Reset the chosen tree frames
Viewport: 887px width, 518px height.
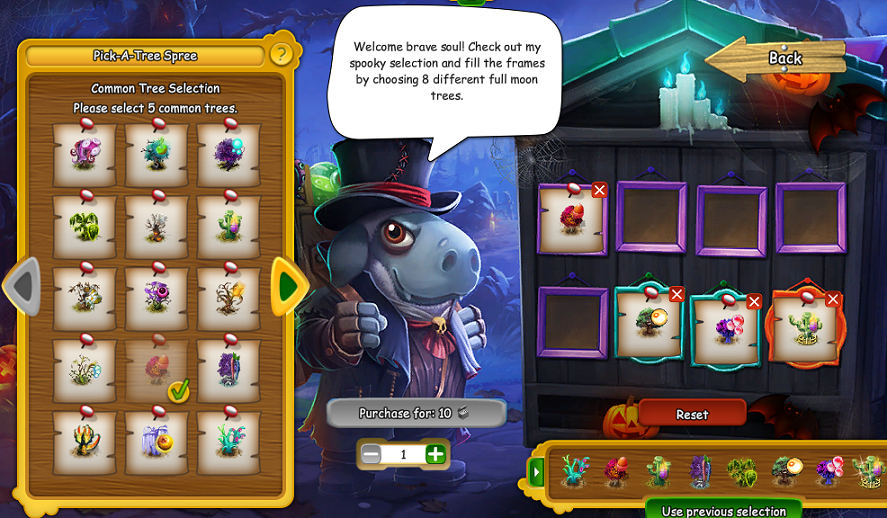click(692, 414)
